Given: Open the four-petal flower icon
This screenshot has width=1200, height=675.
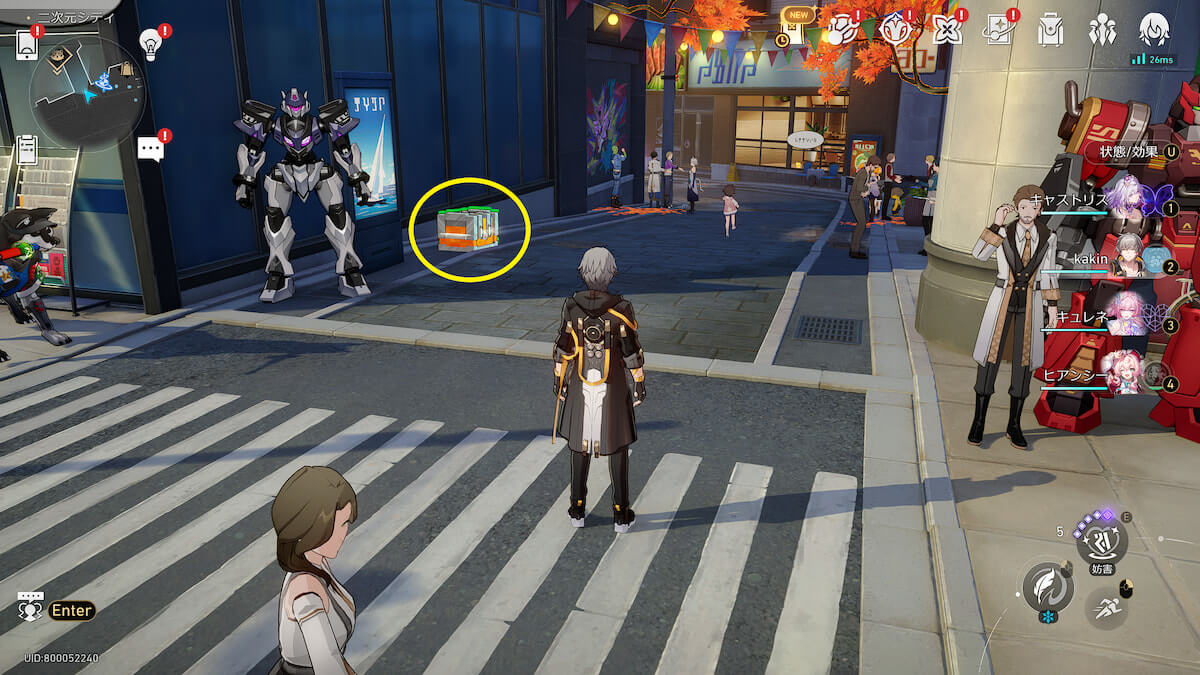Looking at the screenshot, I should point(946,30).
